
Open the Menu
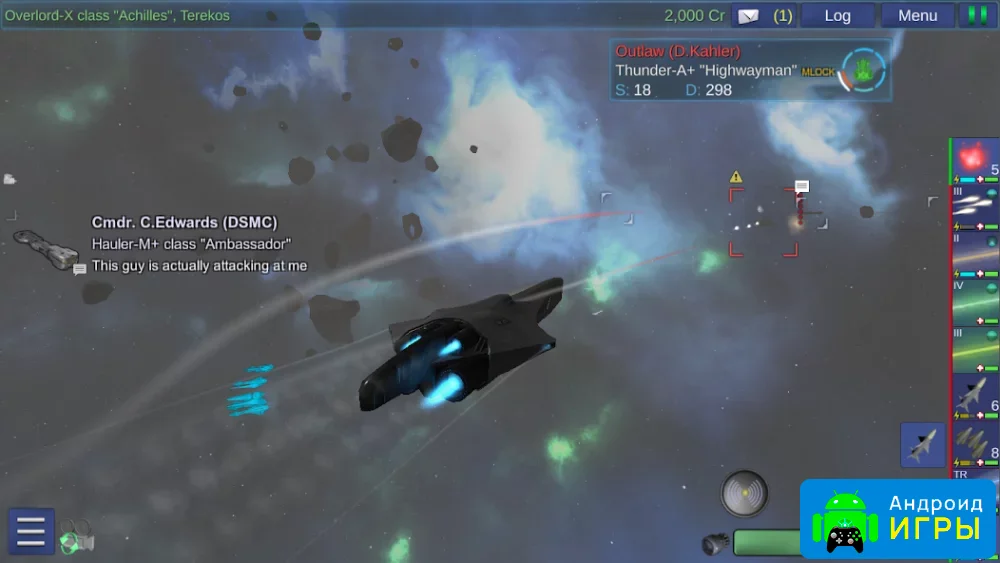coord(917,15)
